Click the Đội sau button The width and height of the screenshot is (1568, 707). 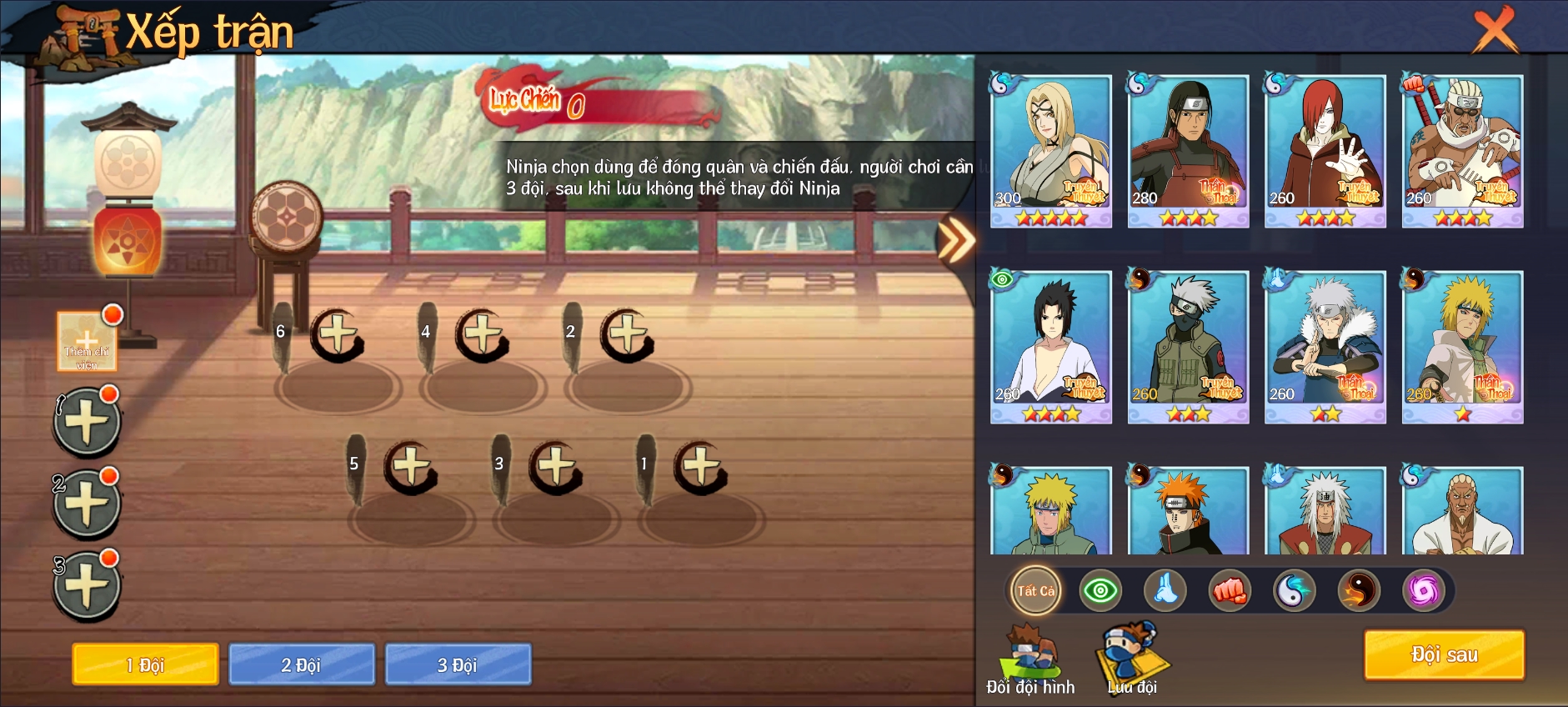pyautogui.click(x=1444, y=655)
